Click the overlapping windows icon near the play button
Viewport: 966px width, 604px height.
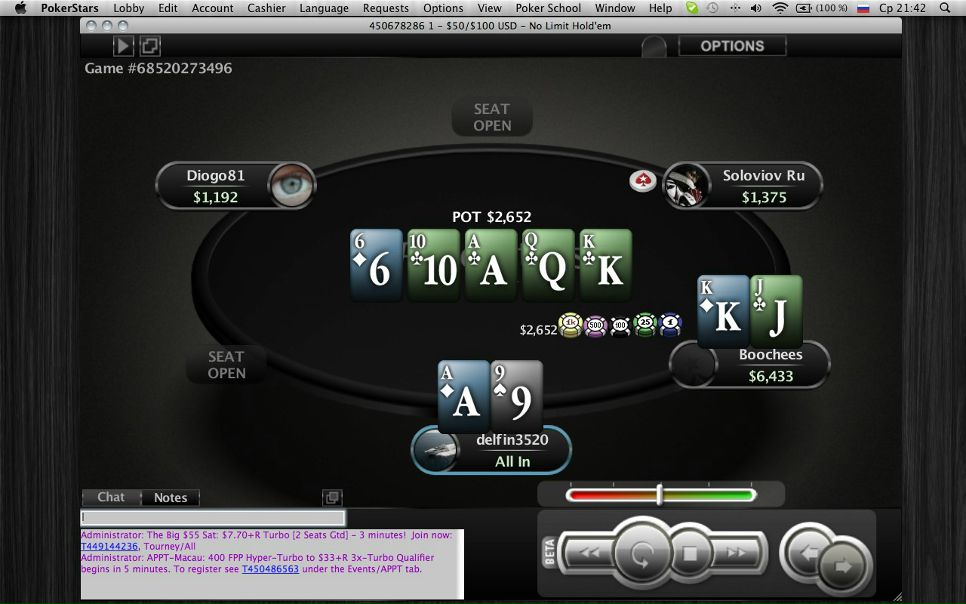tap(150, 46)
